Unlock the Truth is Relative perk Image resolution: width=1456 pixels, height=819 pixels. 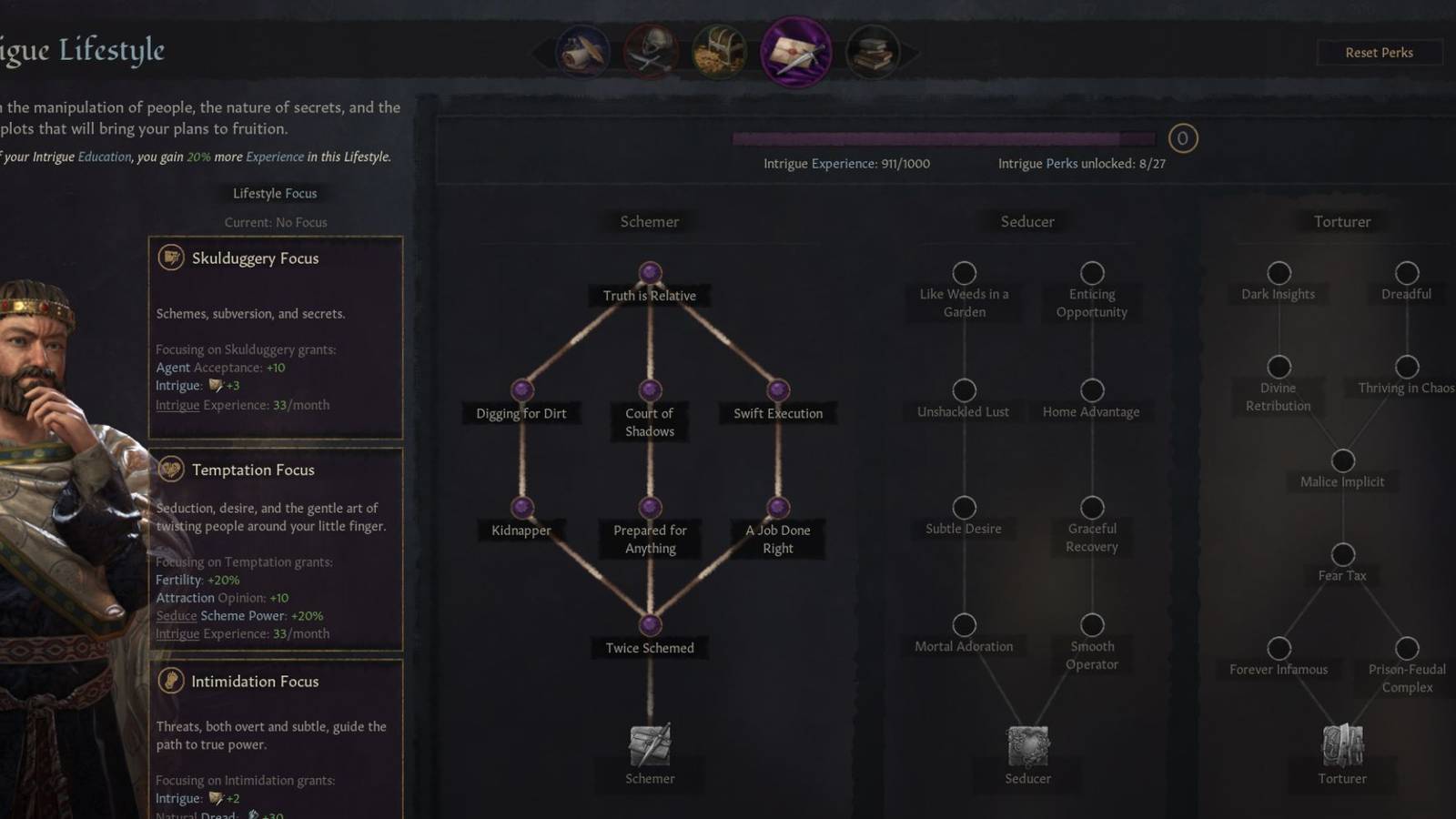[x=650, y=270]
